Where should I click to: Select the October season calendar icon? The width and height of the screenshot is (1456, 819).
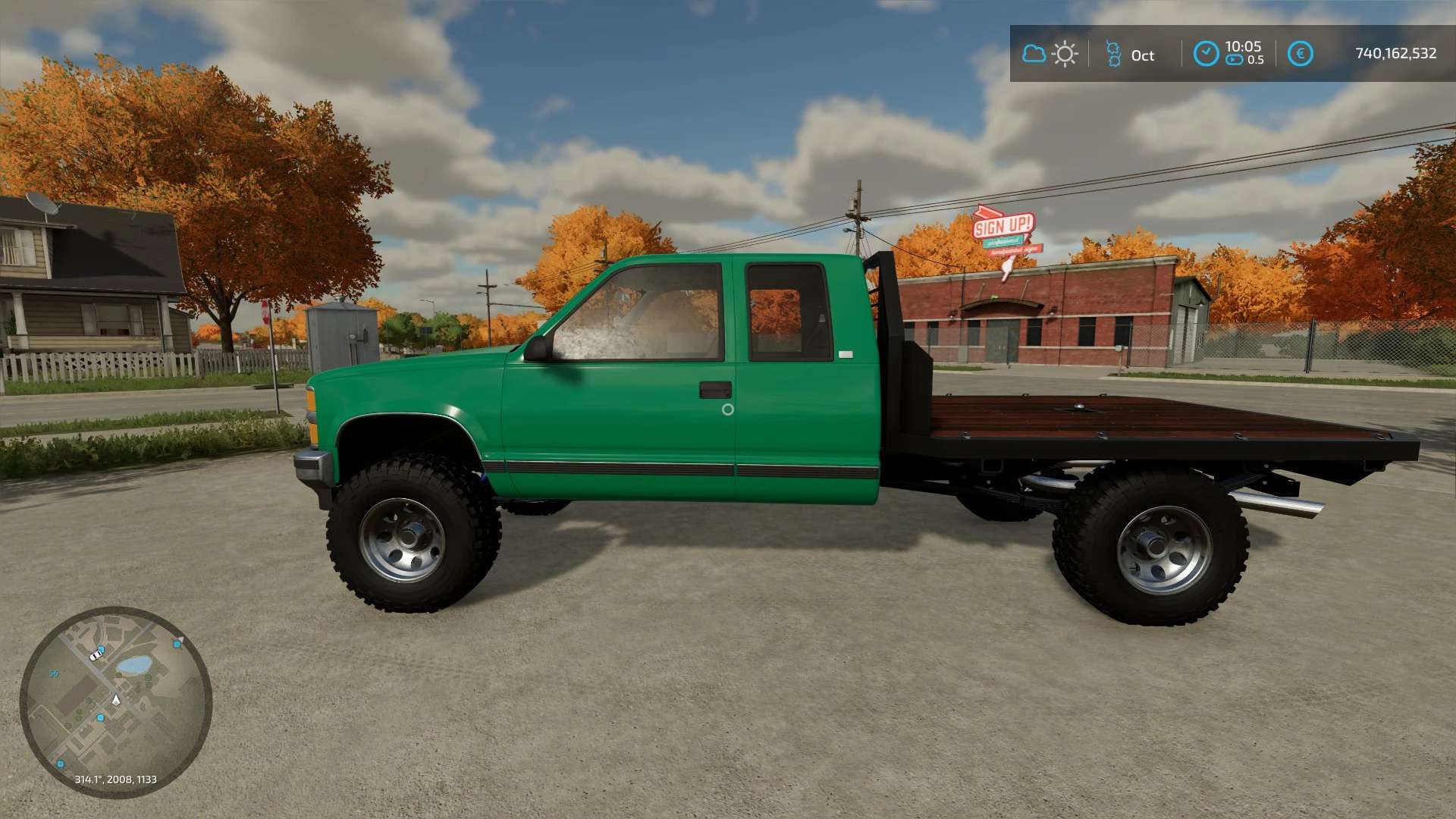pos(1113,54)
